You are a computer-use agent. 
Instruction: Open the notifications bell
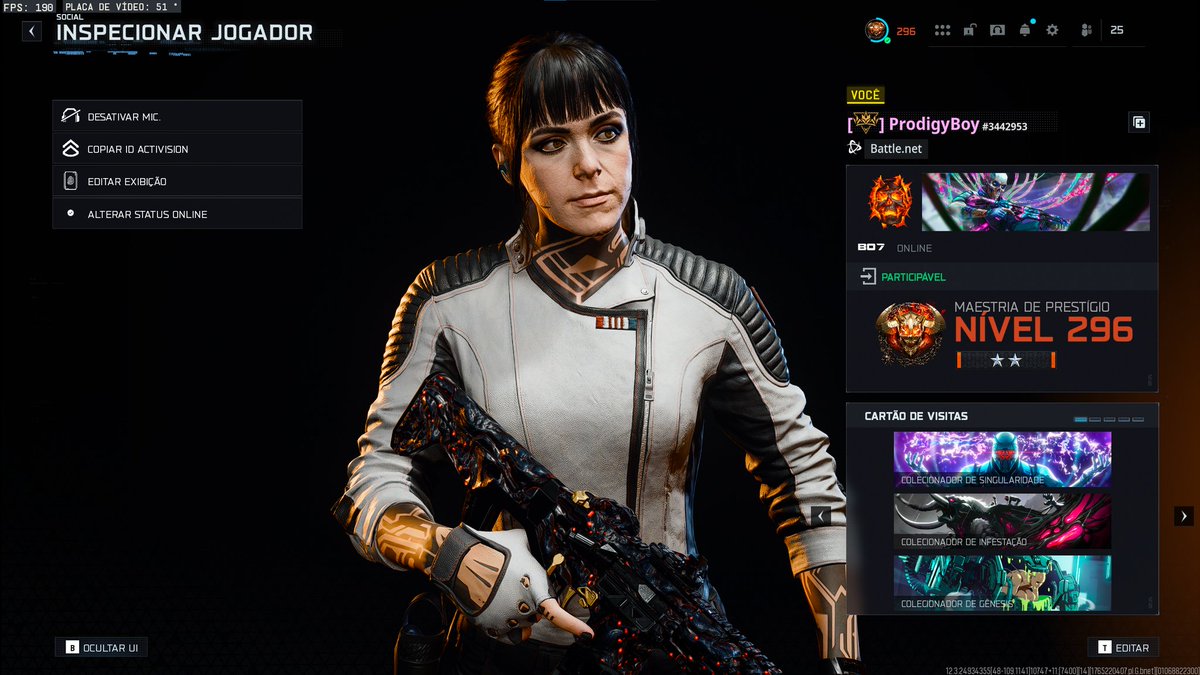pos(1025,31)
